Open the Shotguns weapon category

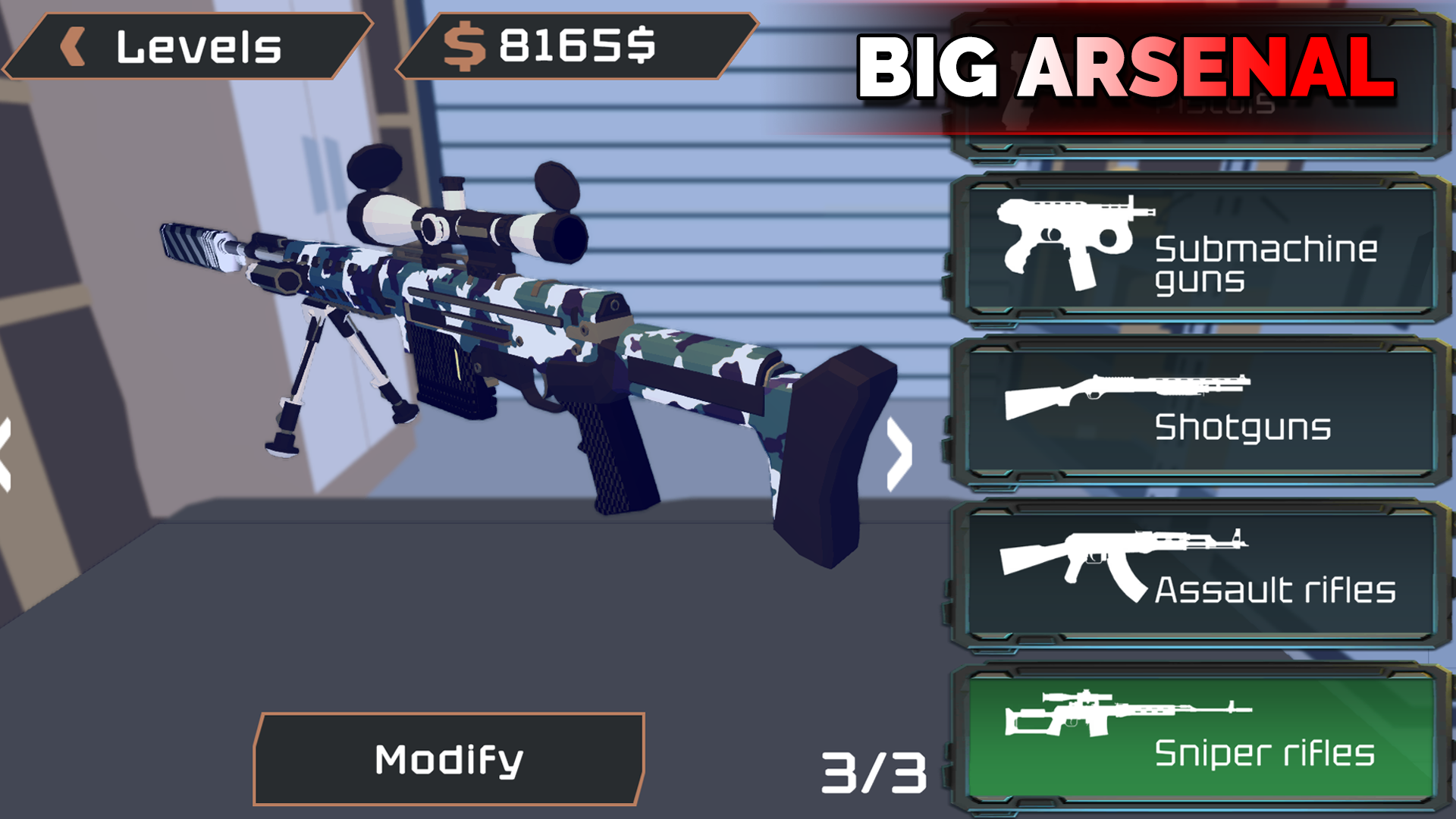(1198, 413)
